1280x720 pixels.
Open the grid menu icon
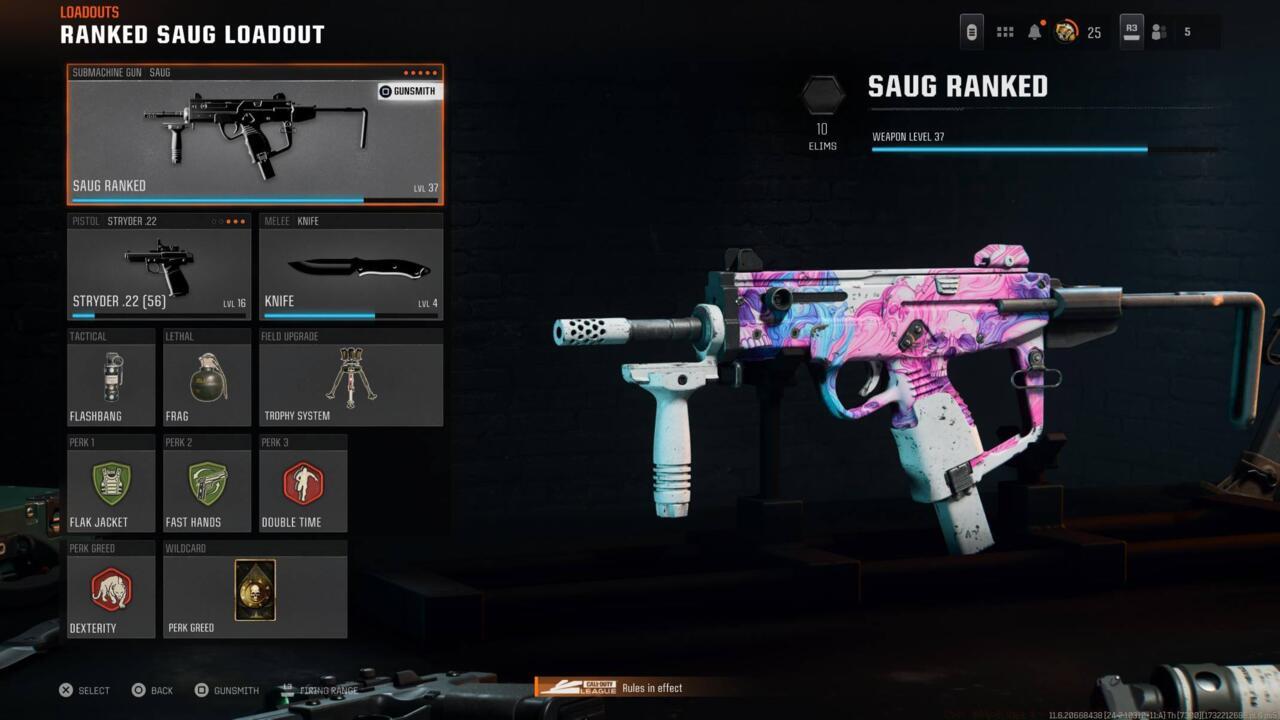coord(1005,32)
